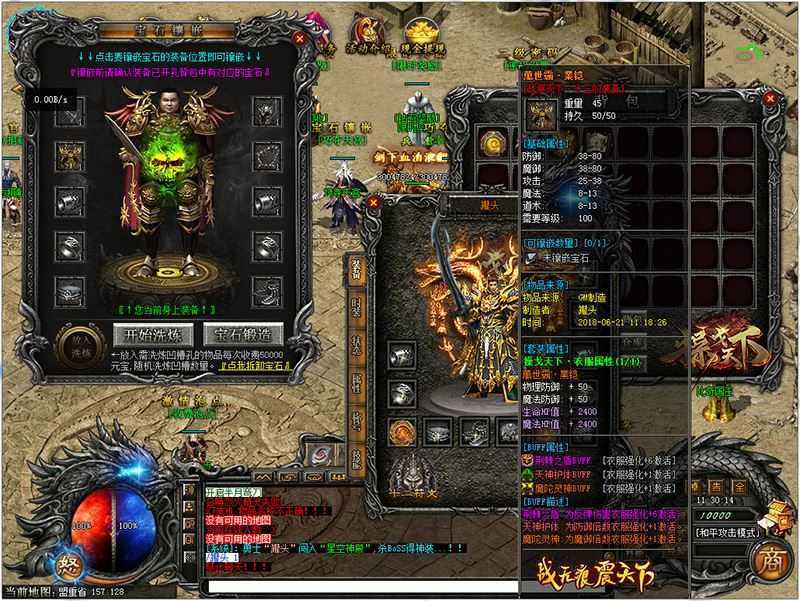Close the bag inventory window
800x601 pixels.
[x=769, y=100]
